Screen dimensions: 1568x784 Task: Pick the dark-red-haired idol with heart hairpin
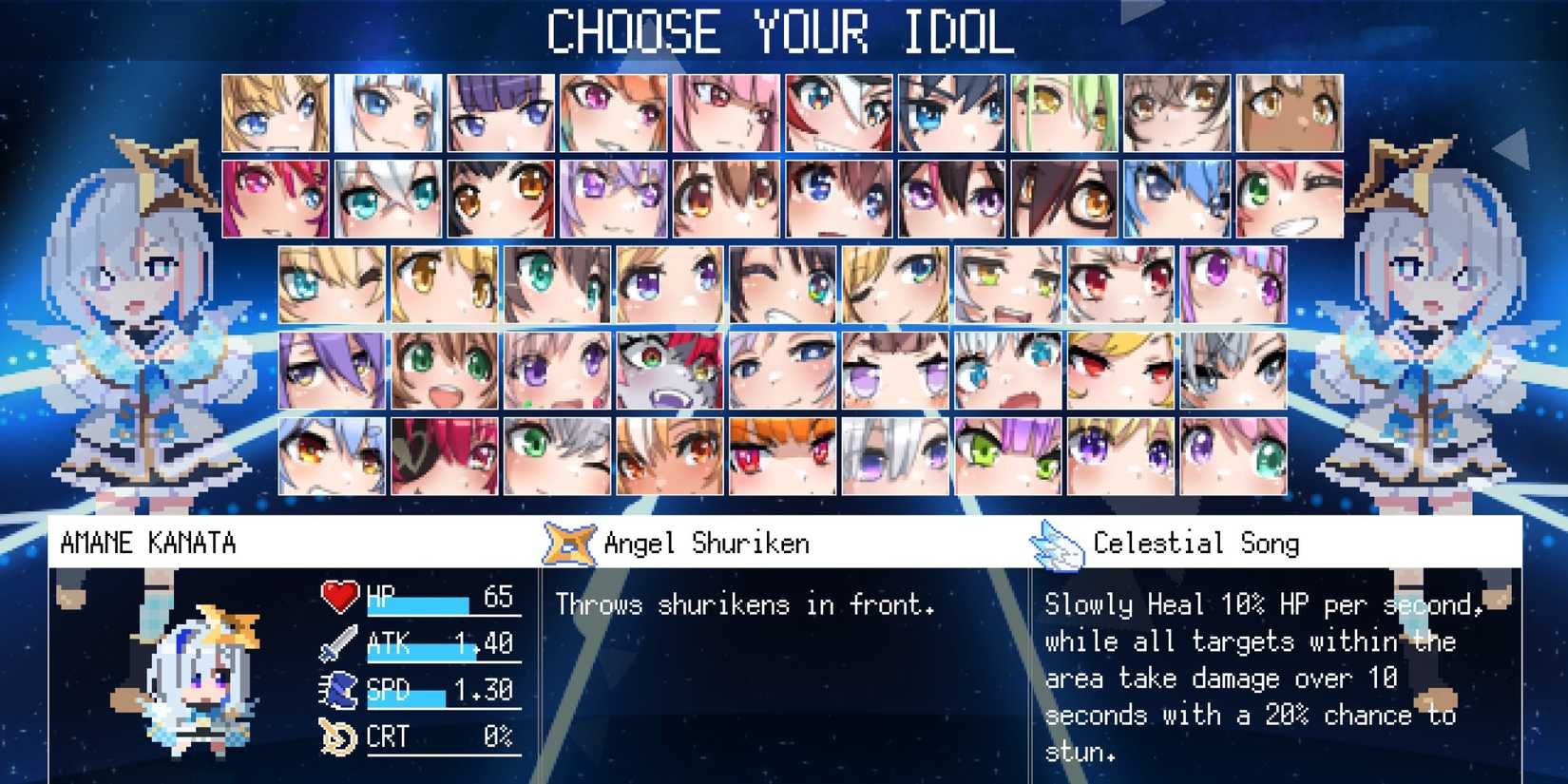(x=445, y=456)
